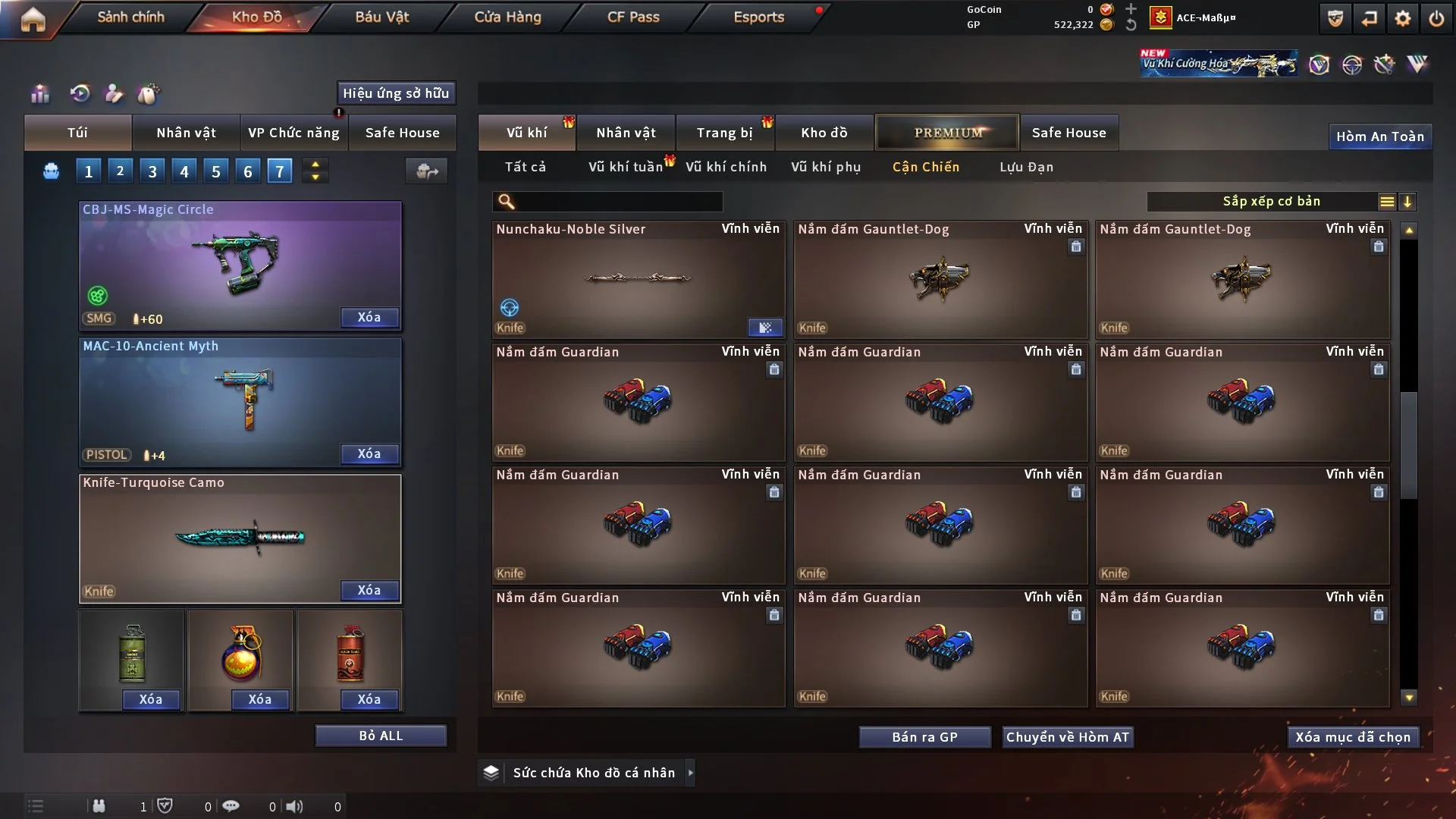Open the Cửa Hàng shop menu

point(507,17)
